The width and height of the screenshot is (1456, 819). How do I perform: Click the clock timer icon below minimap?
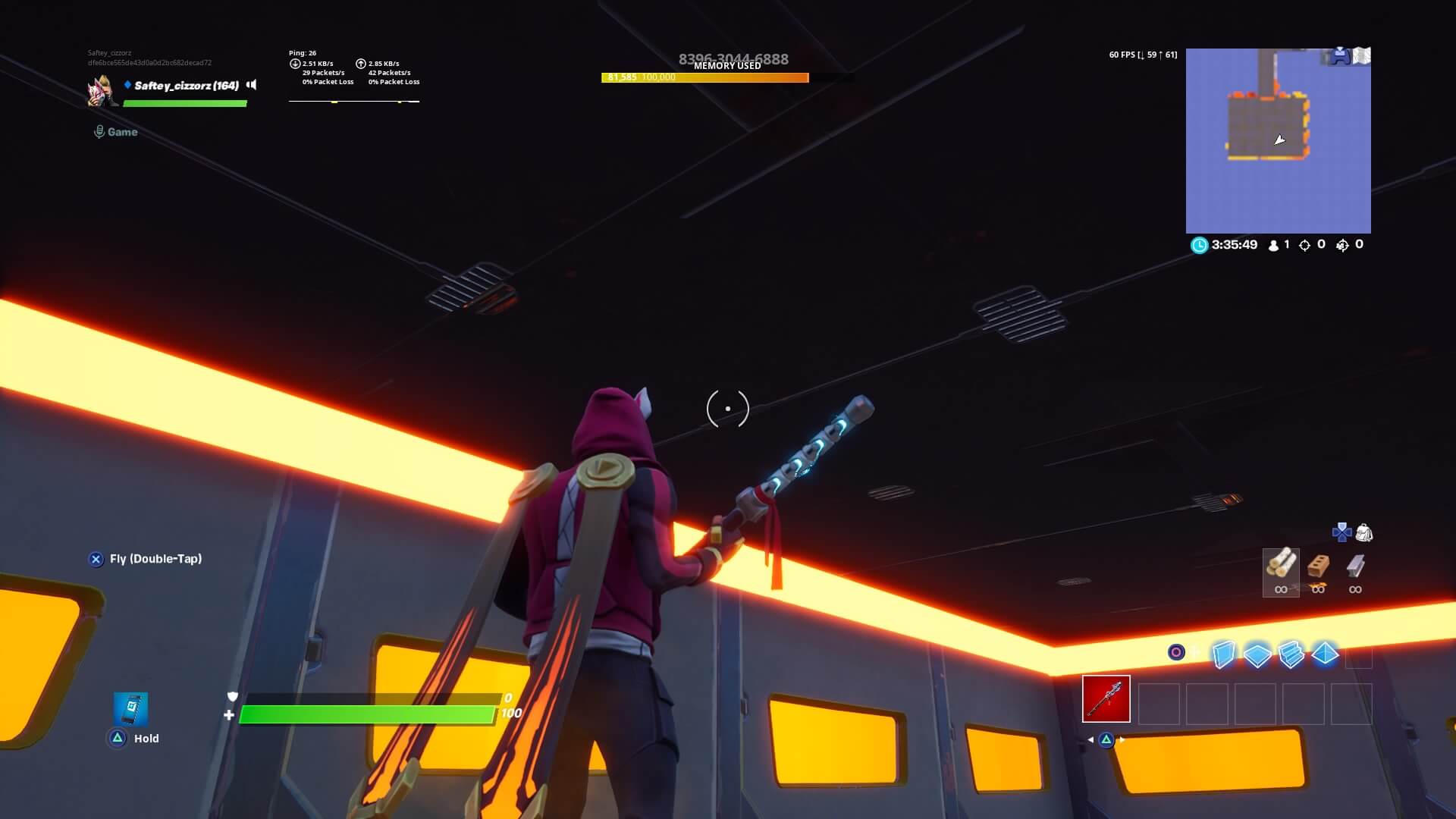click(x=1200, y=245)
